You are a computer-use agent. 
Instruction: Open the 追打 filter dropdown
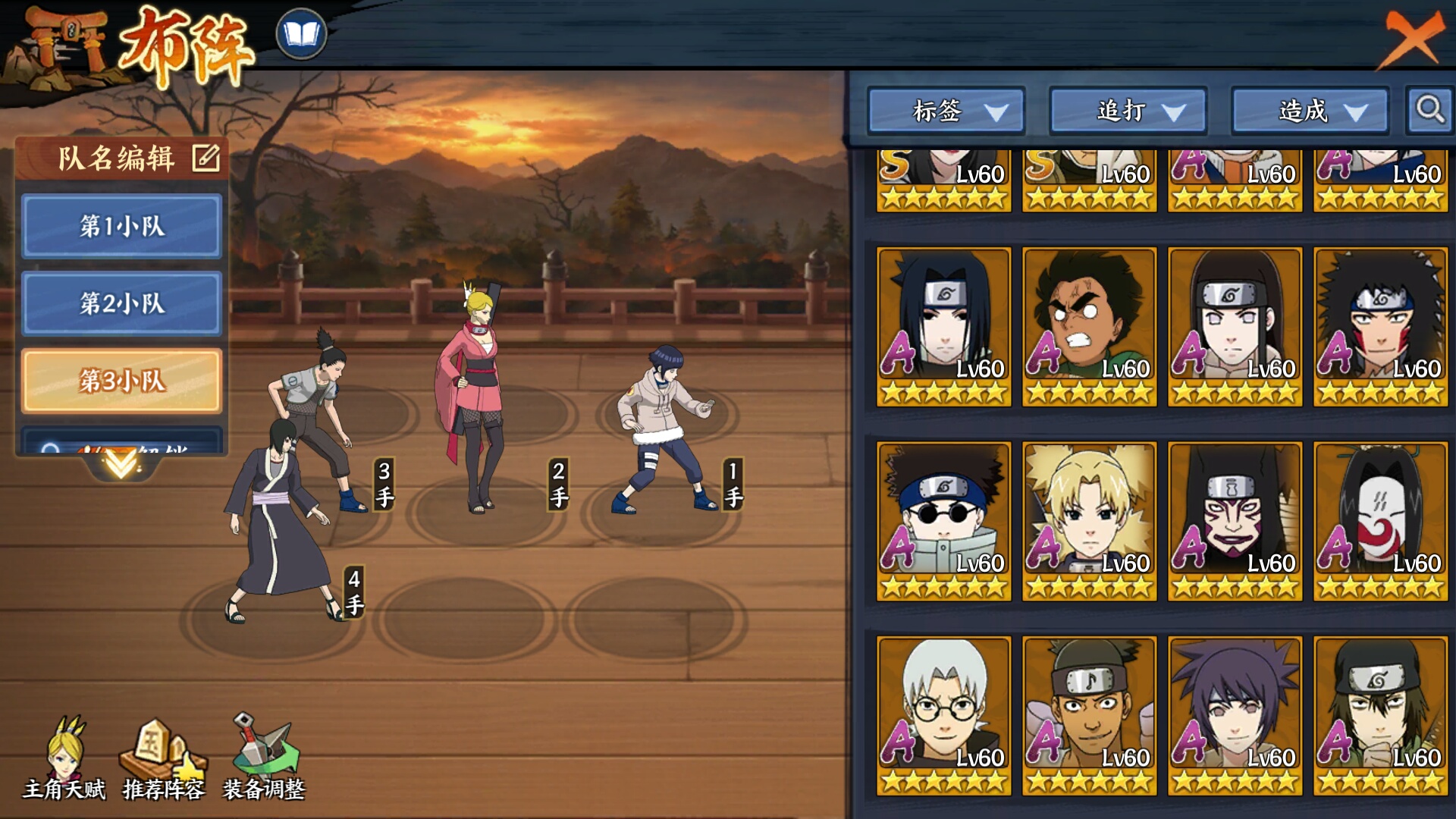(1128, 111)
